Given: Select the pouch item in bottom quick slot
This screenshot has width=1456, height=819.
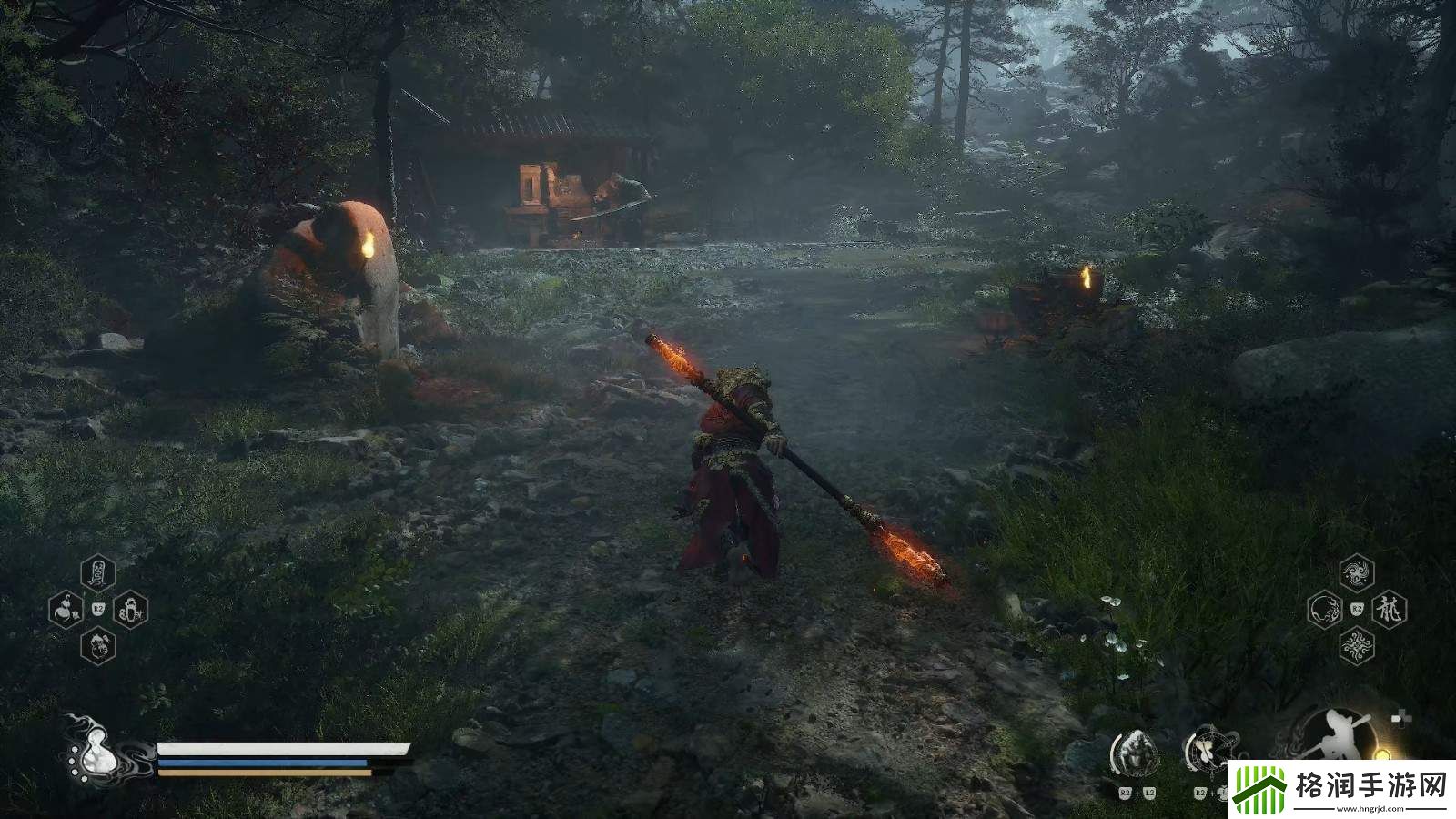Looking at the screenshot, I should tap(97, 645).
